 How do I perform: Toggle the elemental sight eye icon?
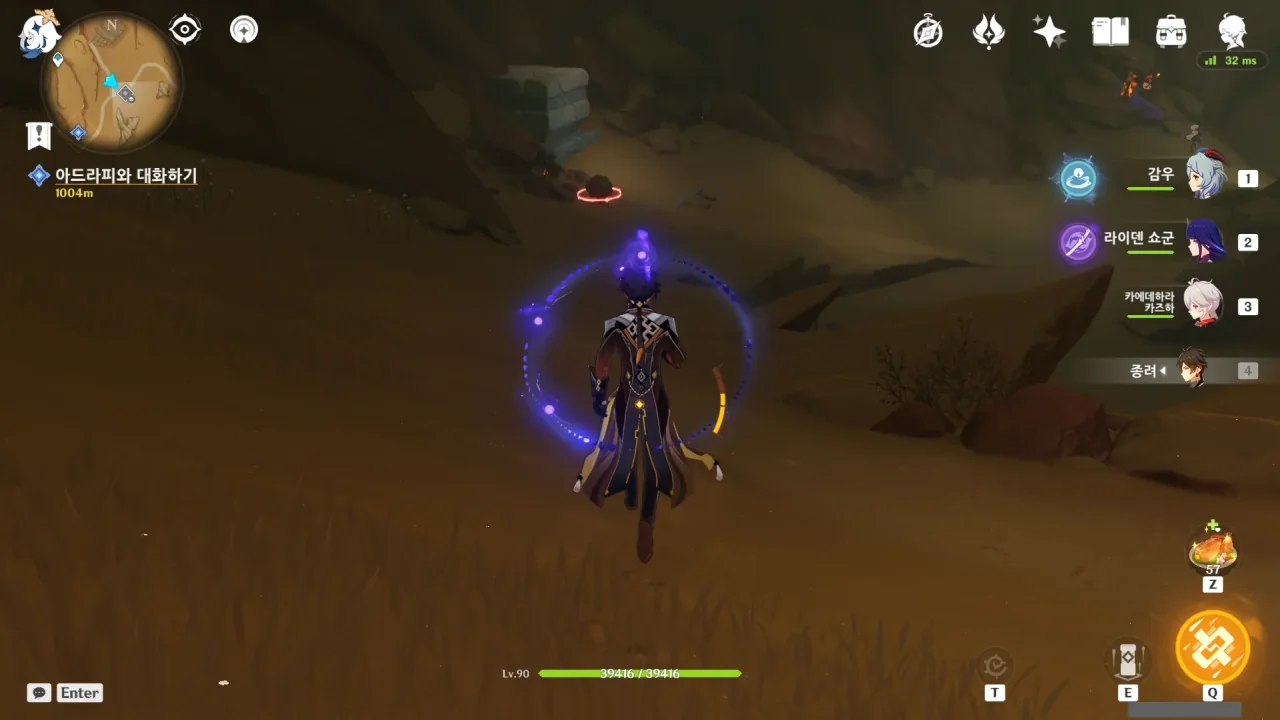[185, 30]
